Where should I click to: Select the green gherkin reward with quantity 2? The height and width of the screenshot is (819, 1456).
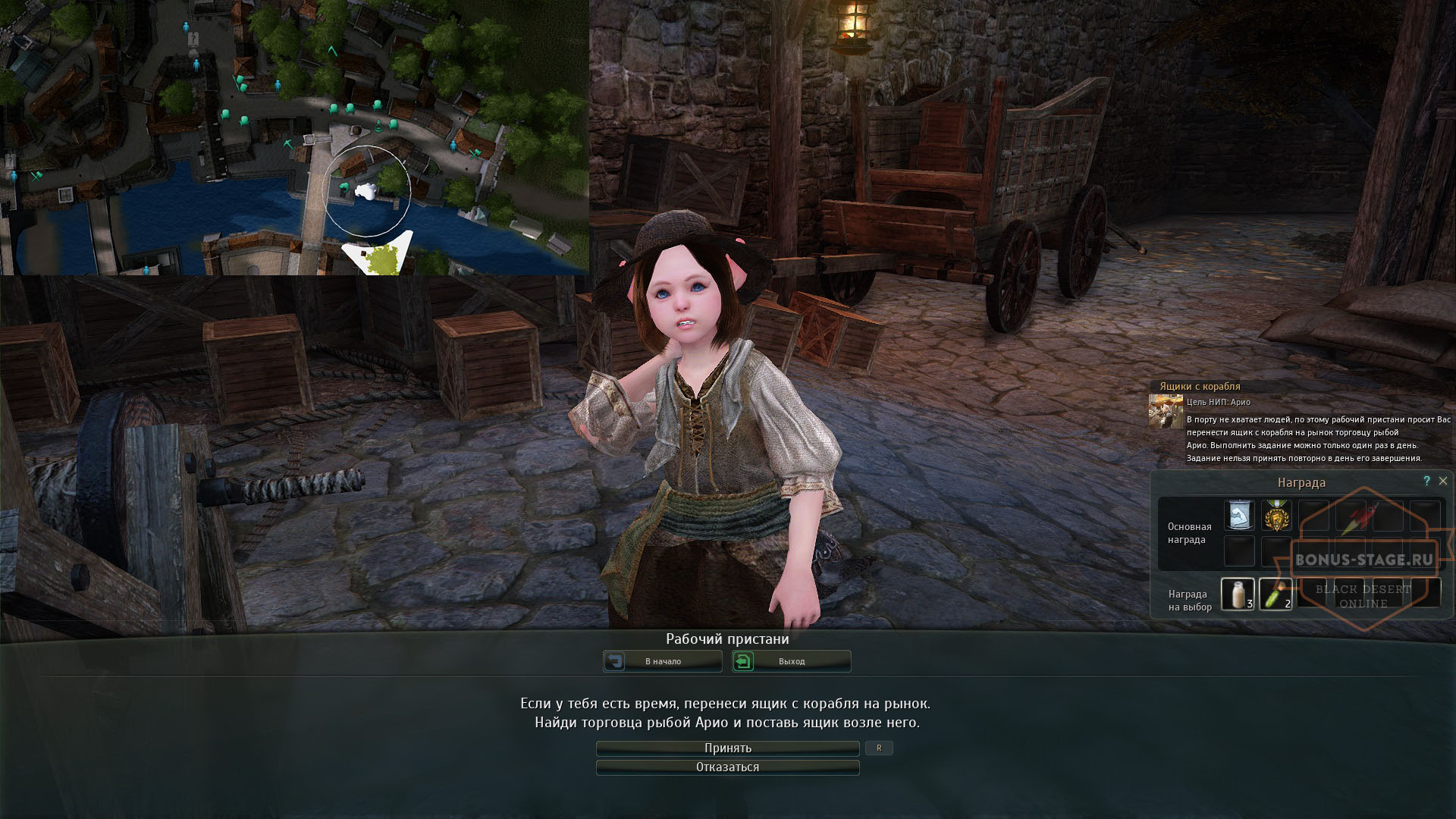tap(1276, 595)
